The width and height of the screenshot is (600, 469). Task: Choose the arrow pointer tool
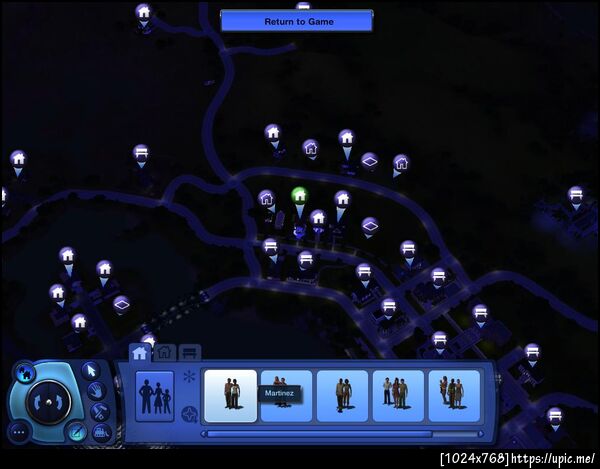coord(89,370)
